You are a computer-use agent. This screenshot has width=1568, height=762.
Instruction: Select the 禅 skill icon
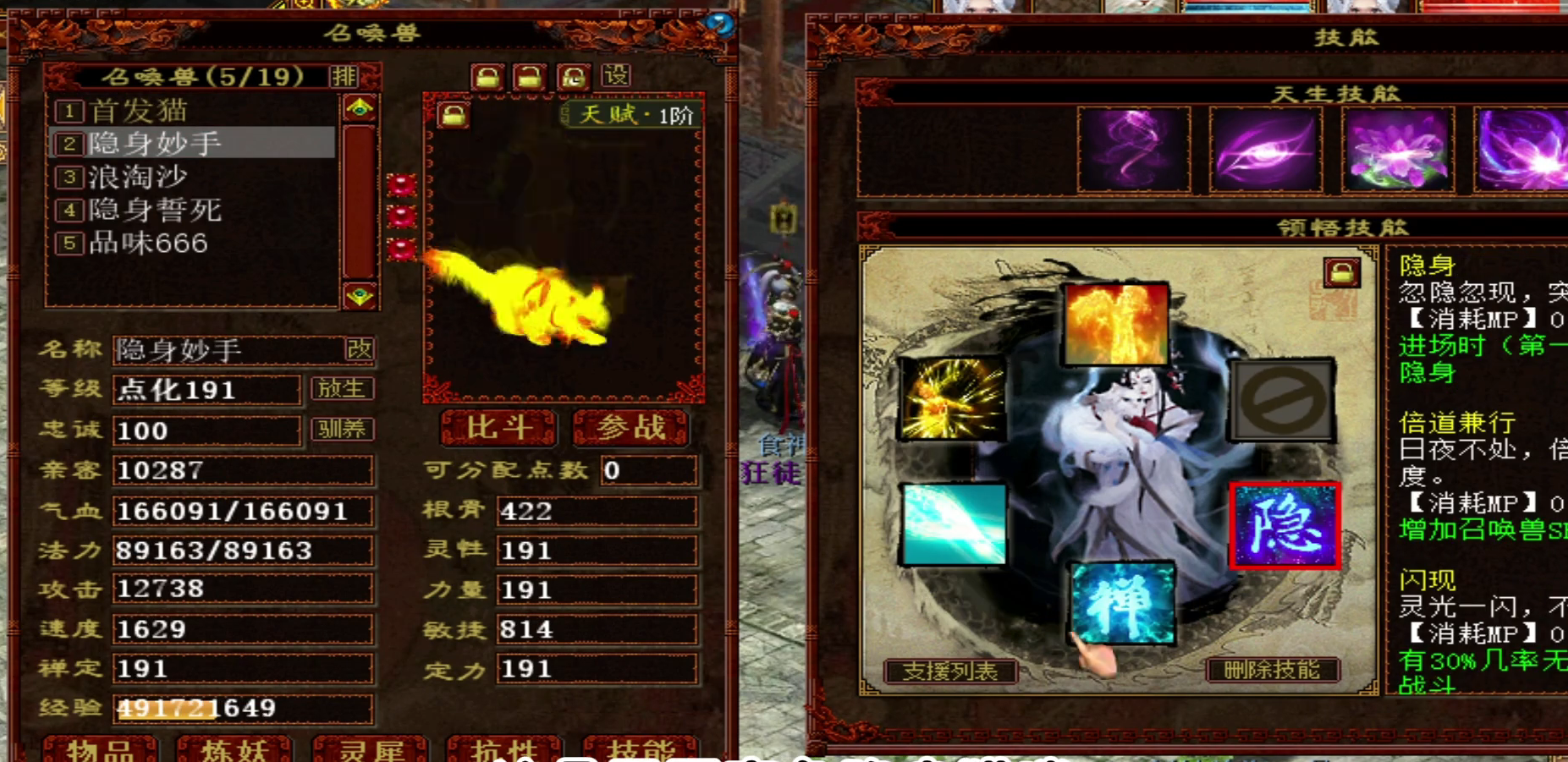pos(1122,602)
